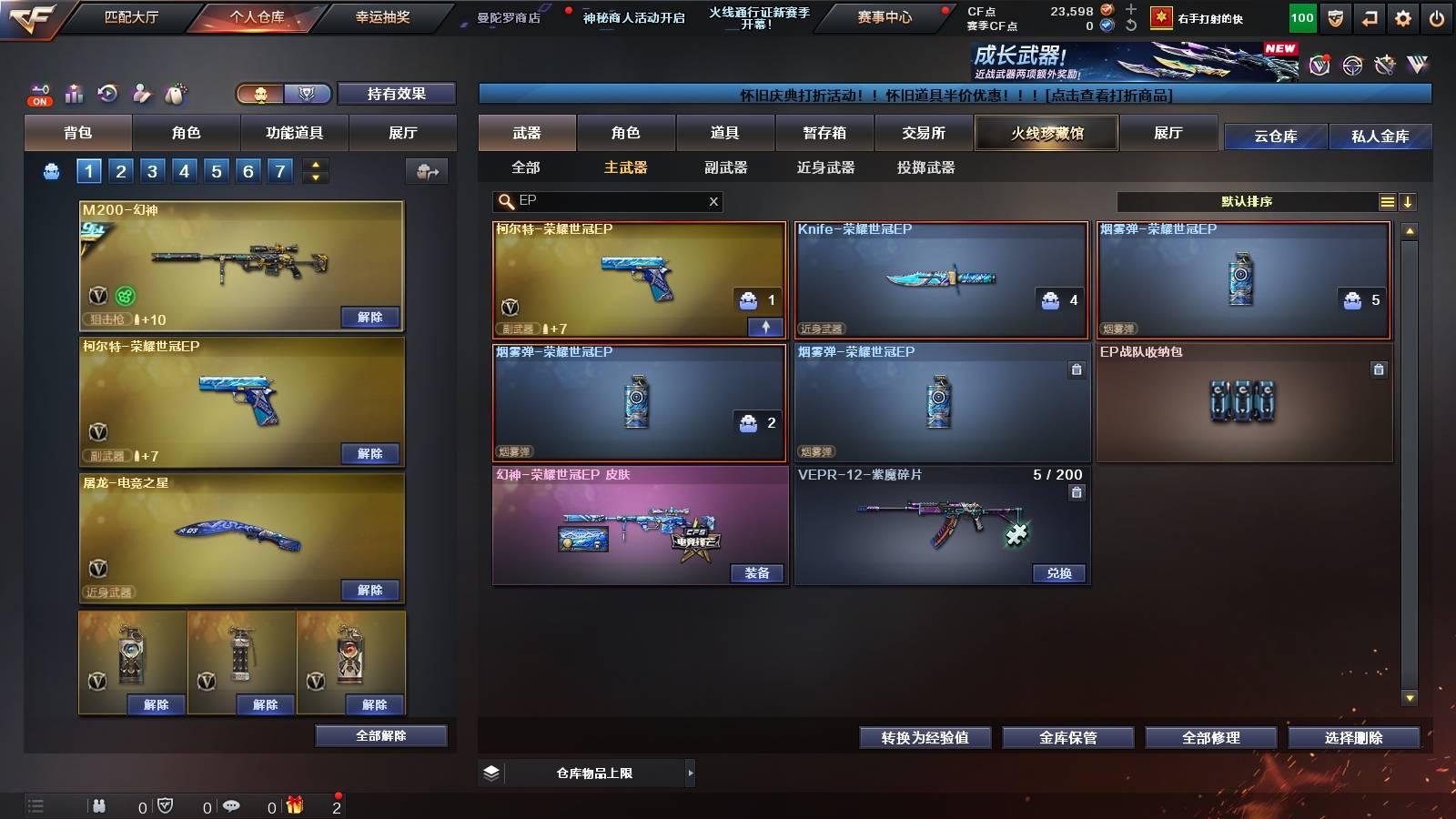Viewport: 1456px width, 819px height.
Task: Click the power/exit icon in top corner
Action: (x=1437, y=16)
